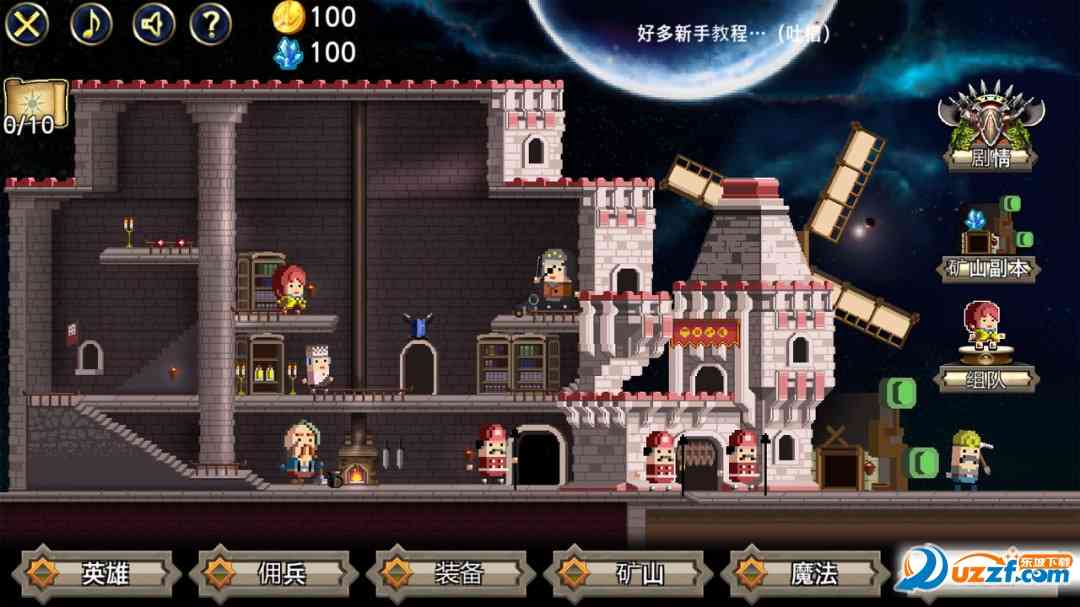
Task: Open the 英雄 heroes menu
Action: tap(100, 573)
